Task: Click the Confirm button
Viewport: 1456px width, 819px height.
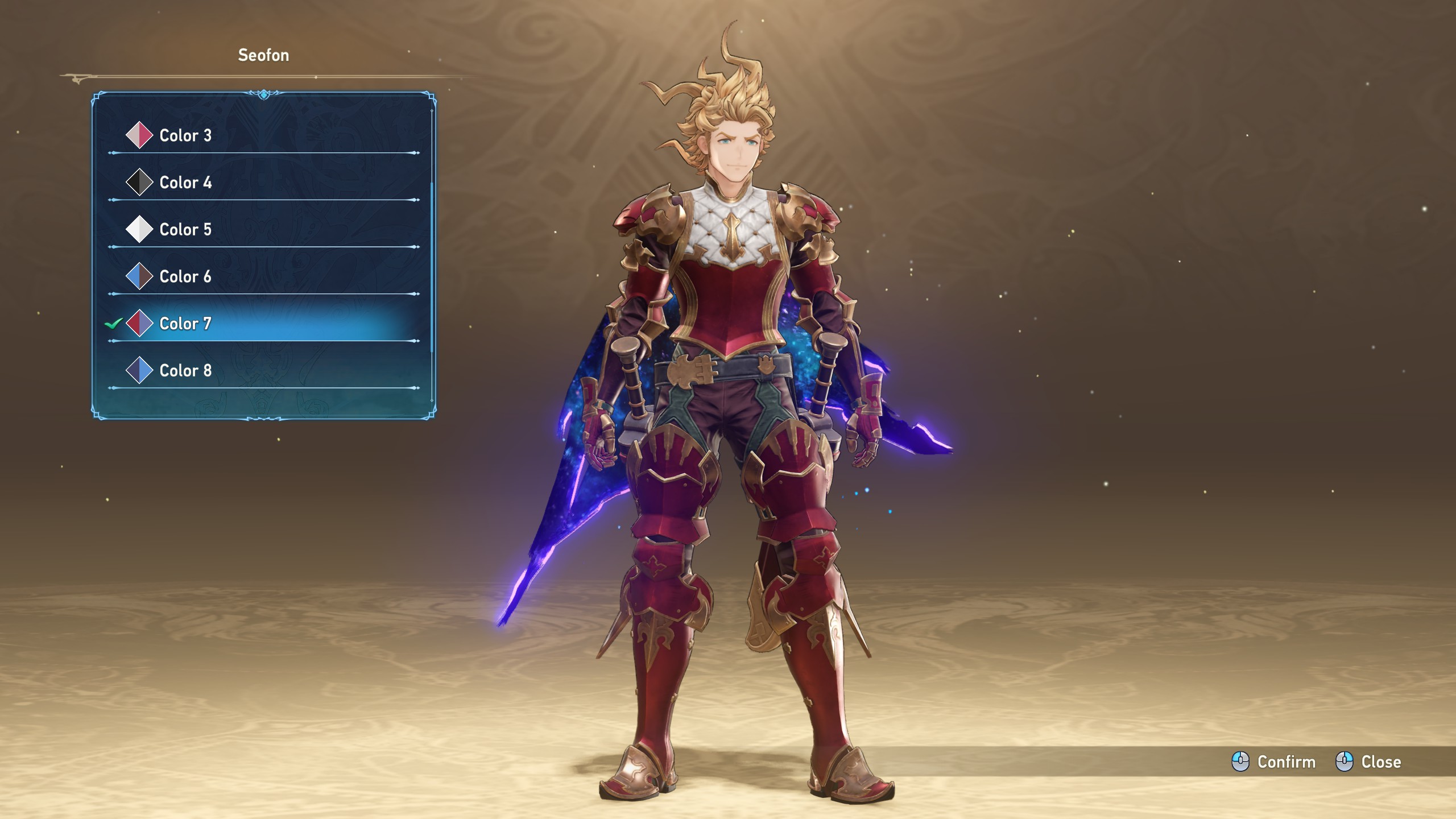Action: pos(1274,762)
